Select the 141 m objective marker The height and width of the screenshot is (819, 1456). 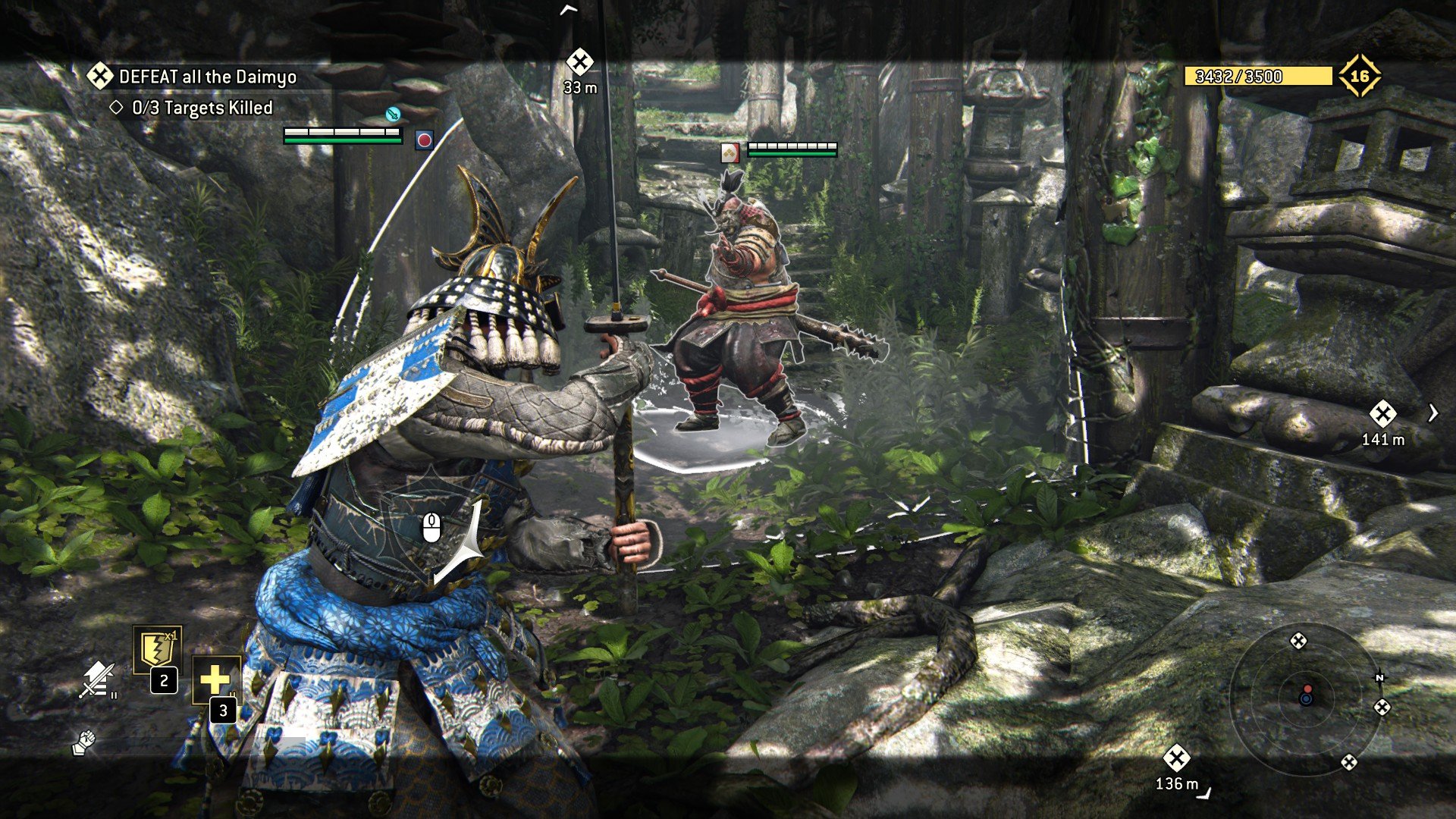click(1382, 414)
